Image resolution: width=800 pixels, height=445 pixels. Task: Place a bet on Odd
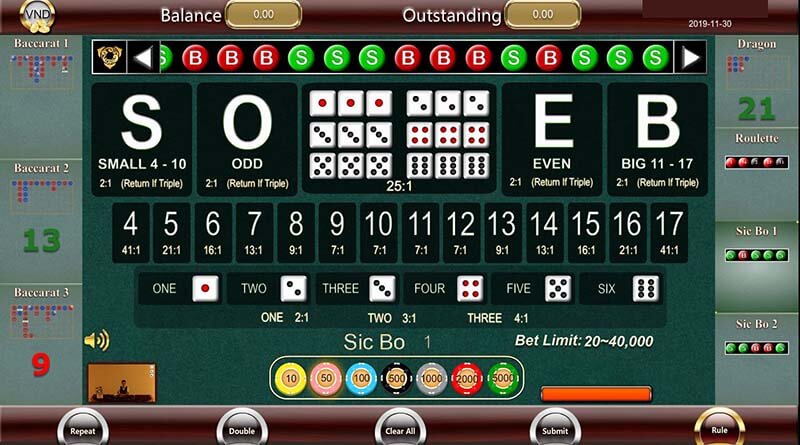click(x=246, y=139)
